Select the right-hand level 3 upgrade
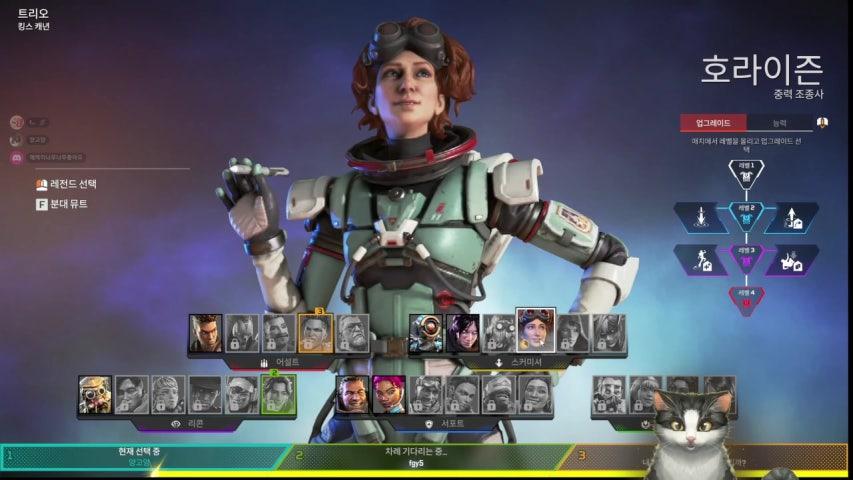The width and height of the screenshot is (853, 480). pyautogui.click(x=792, y=259)
